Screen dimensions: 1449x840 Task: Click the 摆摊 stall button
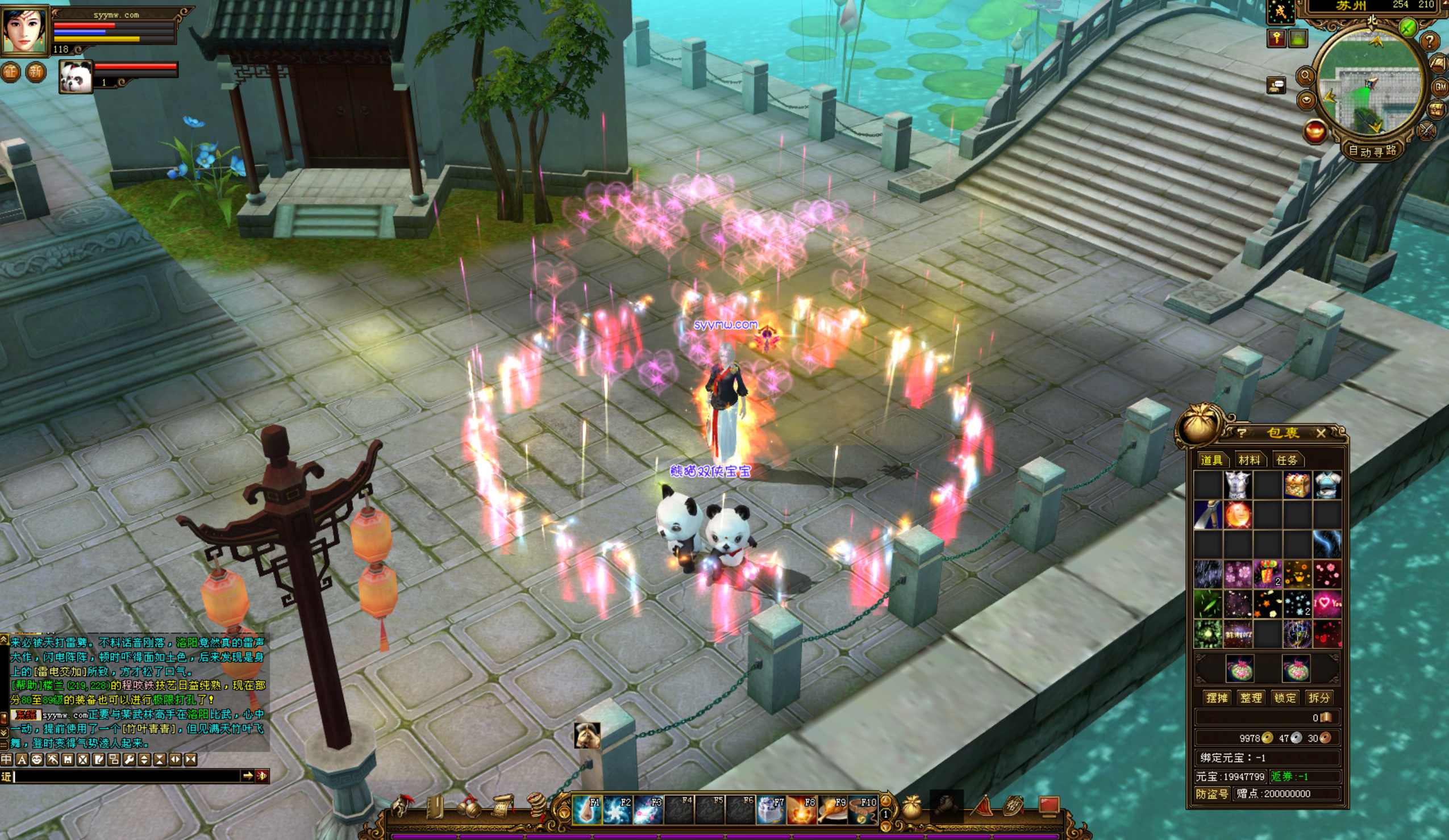pos(1217,697)
